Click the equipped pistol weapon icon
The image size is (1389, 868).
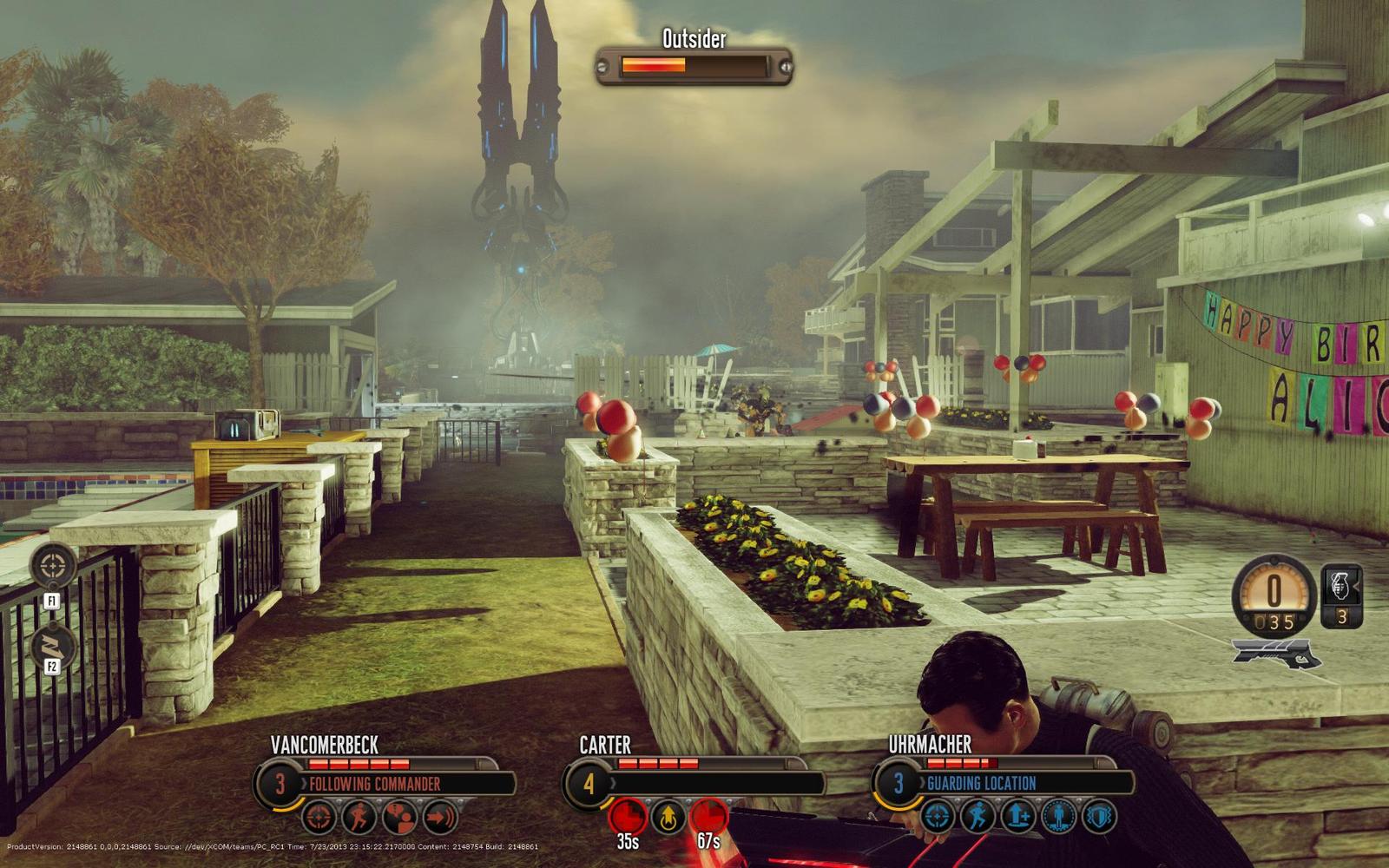click(1276, 654)
